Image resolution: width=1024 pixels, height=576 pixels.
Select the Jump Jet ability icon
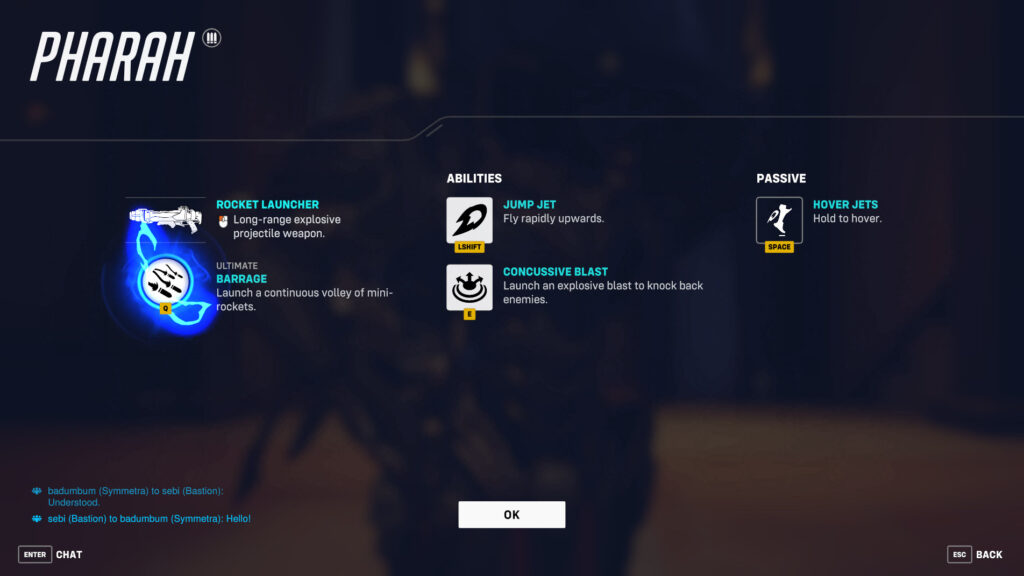(x=469, y=220)
